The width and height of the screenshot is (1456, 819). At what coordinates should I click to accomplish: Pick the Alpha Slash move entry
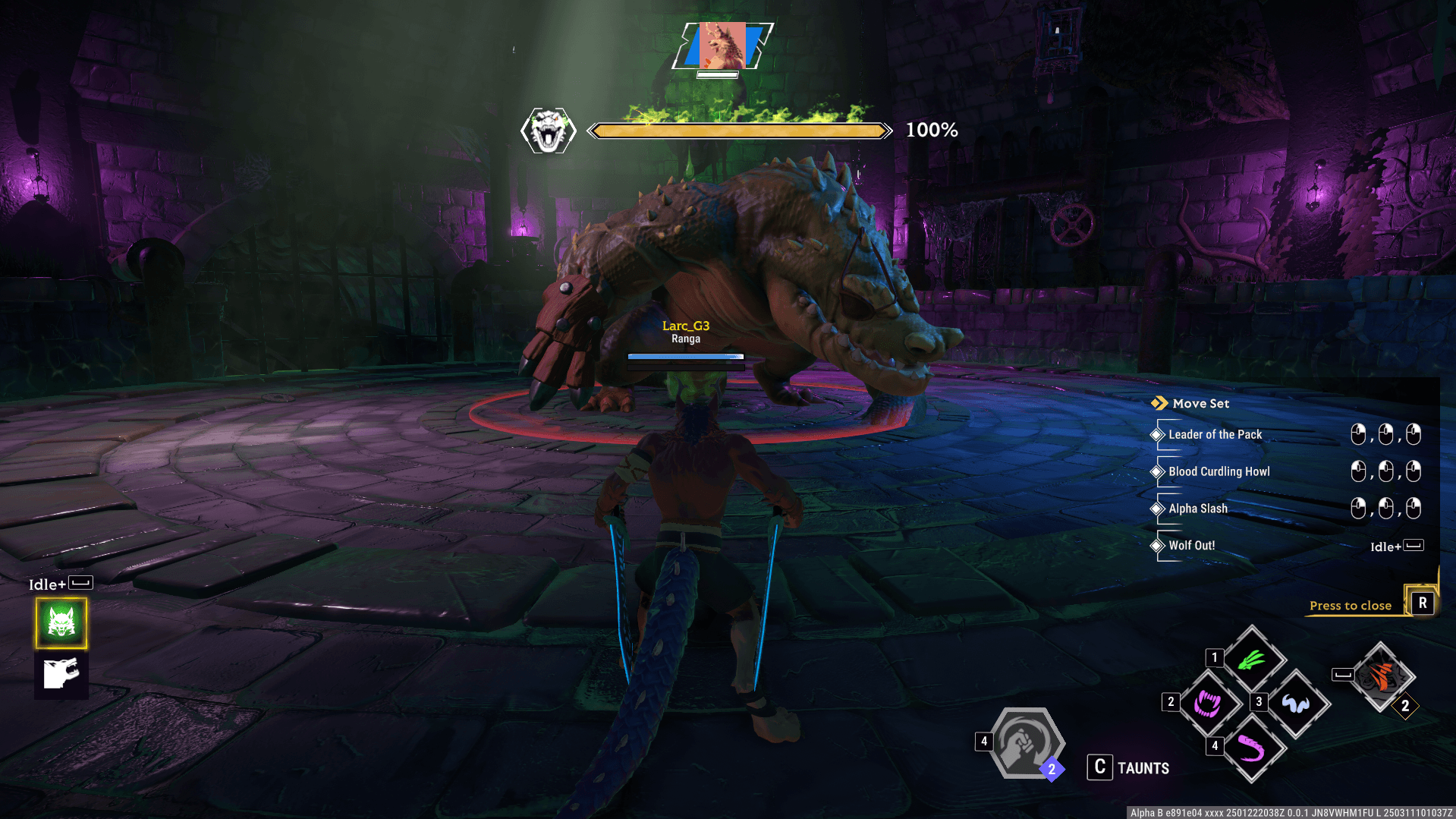[1197, 509]
